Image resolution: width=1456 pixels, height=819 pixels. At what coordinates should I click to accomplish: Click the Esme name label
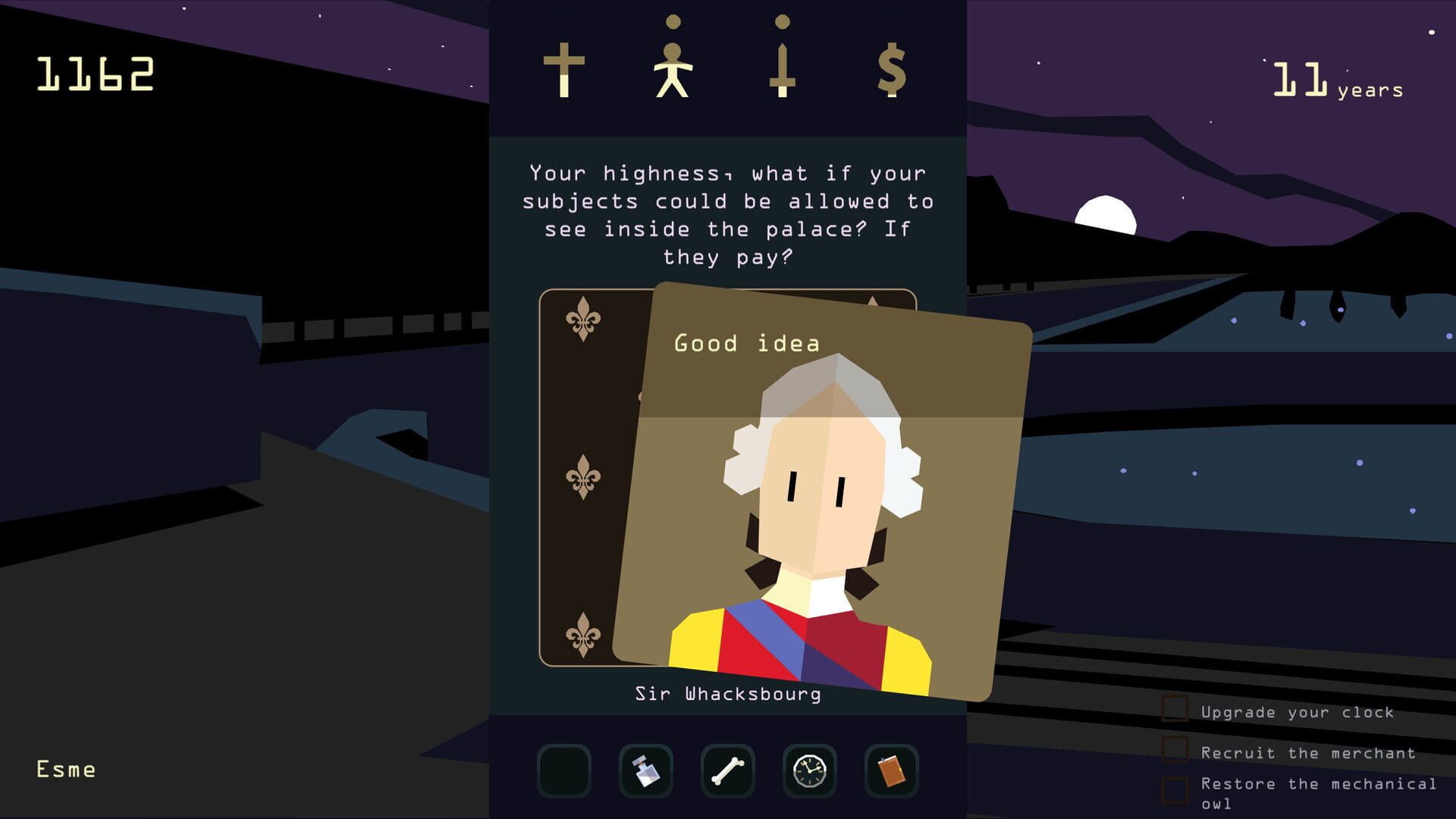click(x=64, y=769)
